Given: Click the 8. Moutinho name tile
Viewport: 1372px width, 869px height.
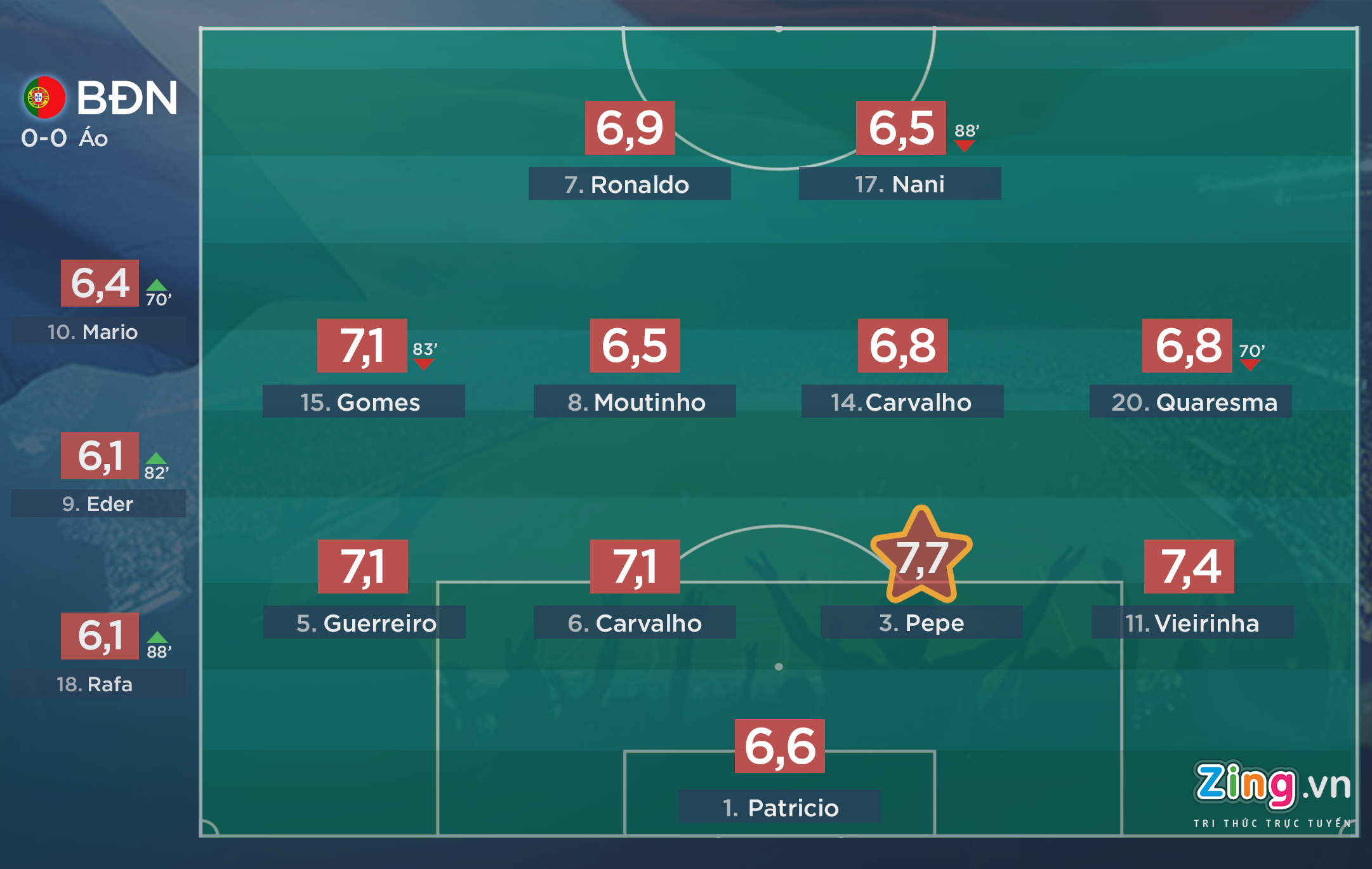Looking at the screenshot, I should [x=635, y=402].
